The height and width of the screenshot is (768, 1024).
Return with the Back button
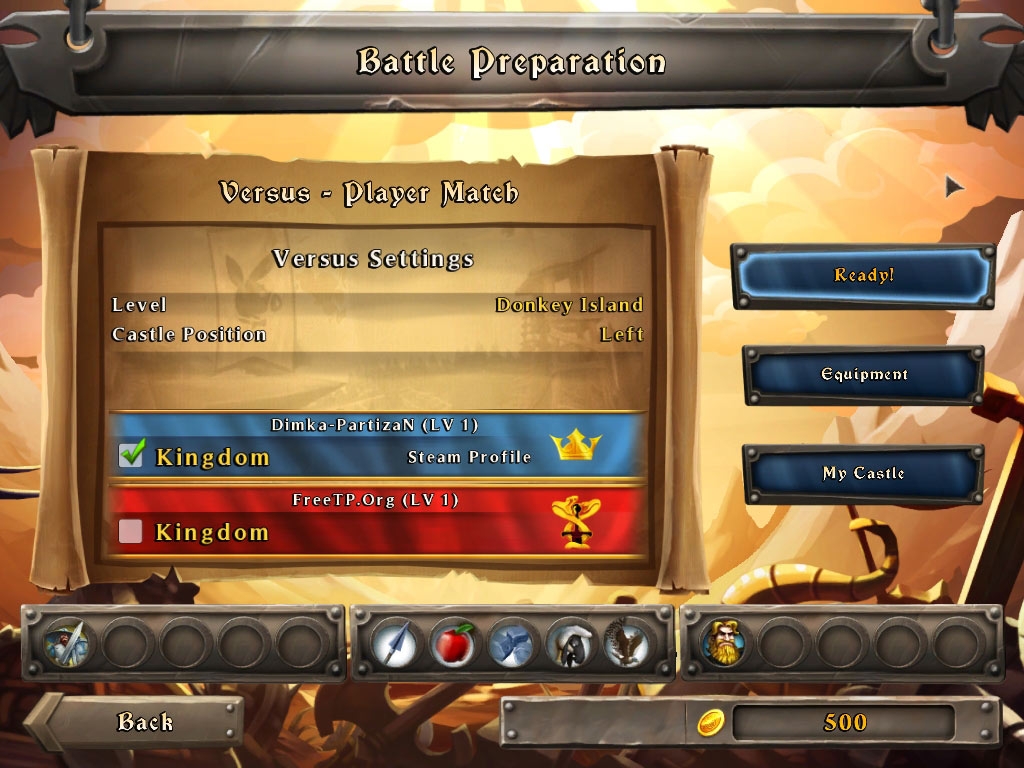point(143,721)
